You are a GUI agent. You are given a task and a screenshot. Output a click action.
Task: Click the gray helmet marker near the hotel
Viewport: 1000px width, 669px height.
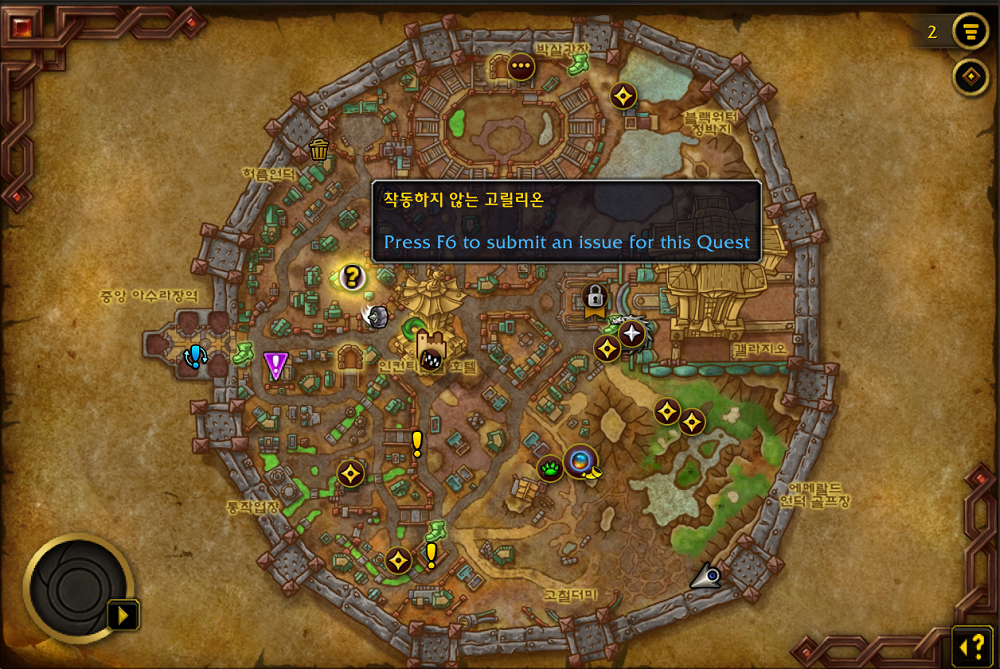coord(377,317)
